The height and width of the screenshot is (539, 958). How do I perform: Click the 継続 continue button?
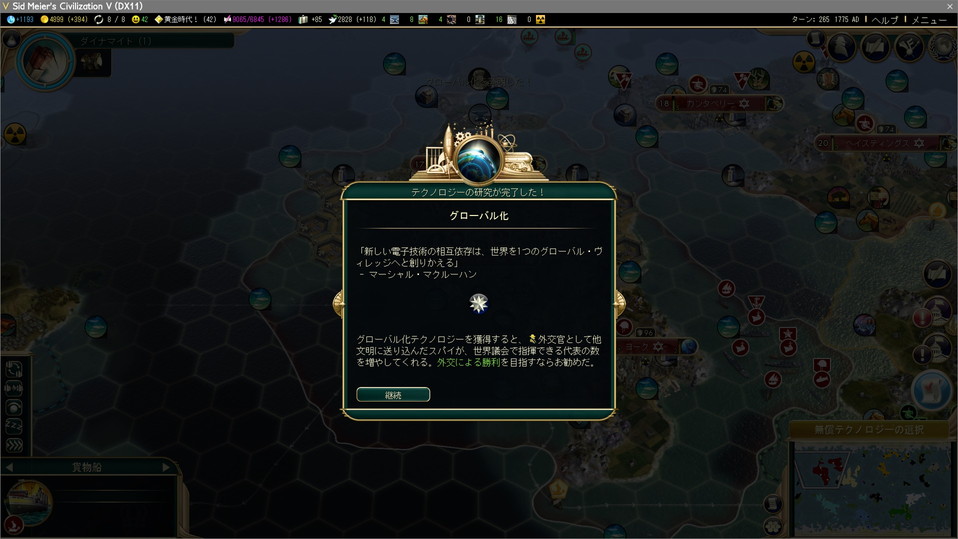(x=393, y=394)
